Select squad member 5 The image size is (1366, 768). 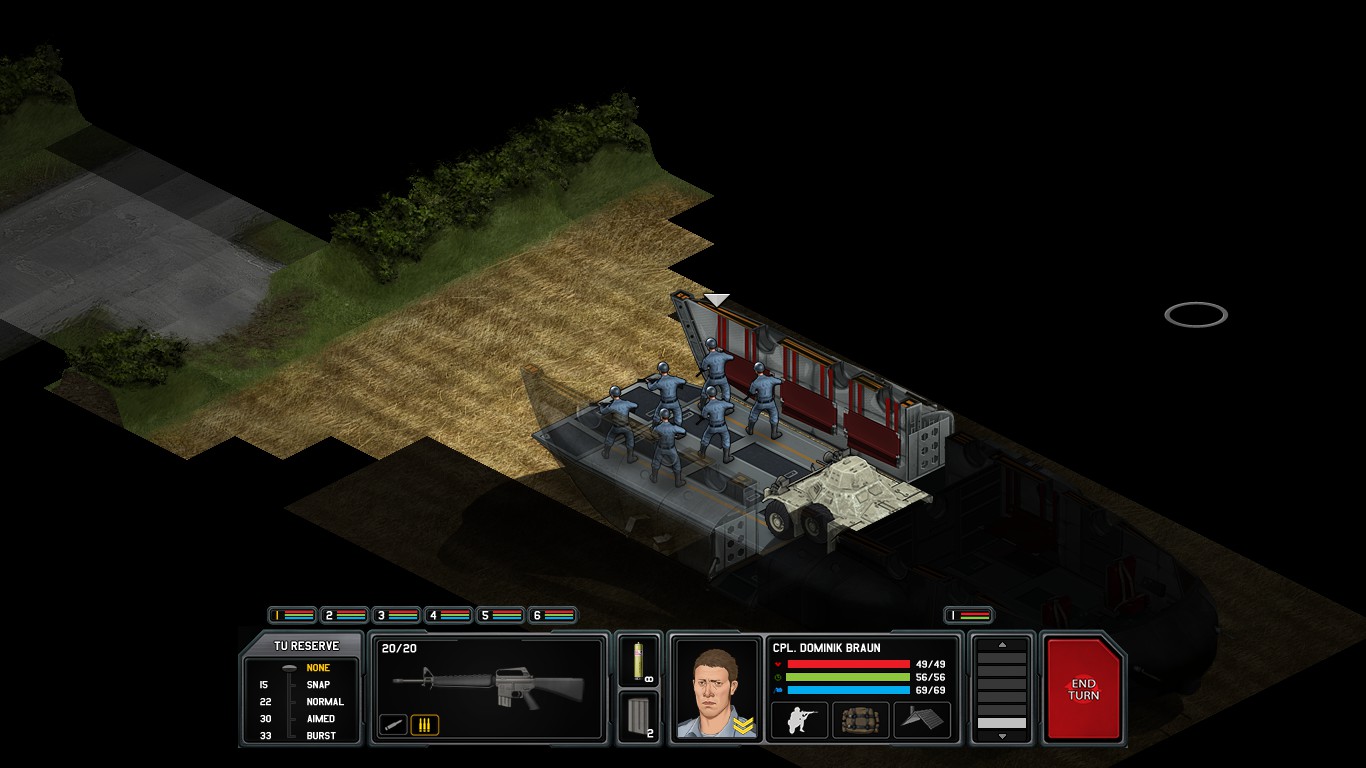[500, 615]
